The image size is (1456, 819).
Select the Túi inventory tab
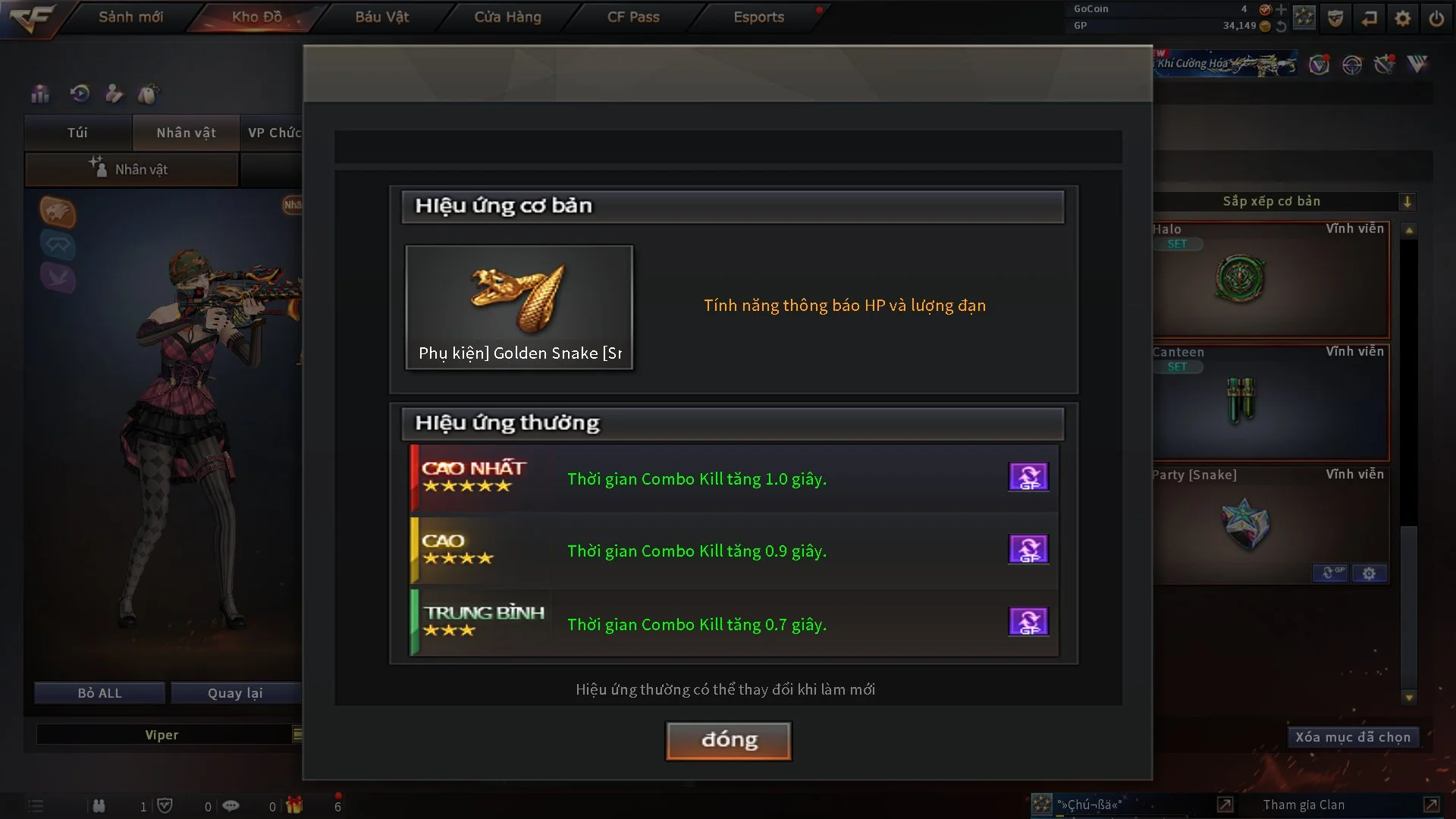click(x=77, y=133)
